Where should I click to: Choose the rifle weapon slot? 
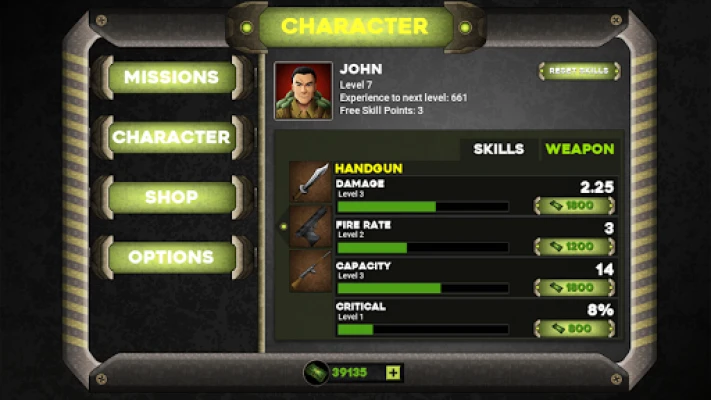[x=310, y=270]
